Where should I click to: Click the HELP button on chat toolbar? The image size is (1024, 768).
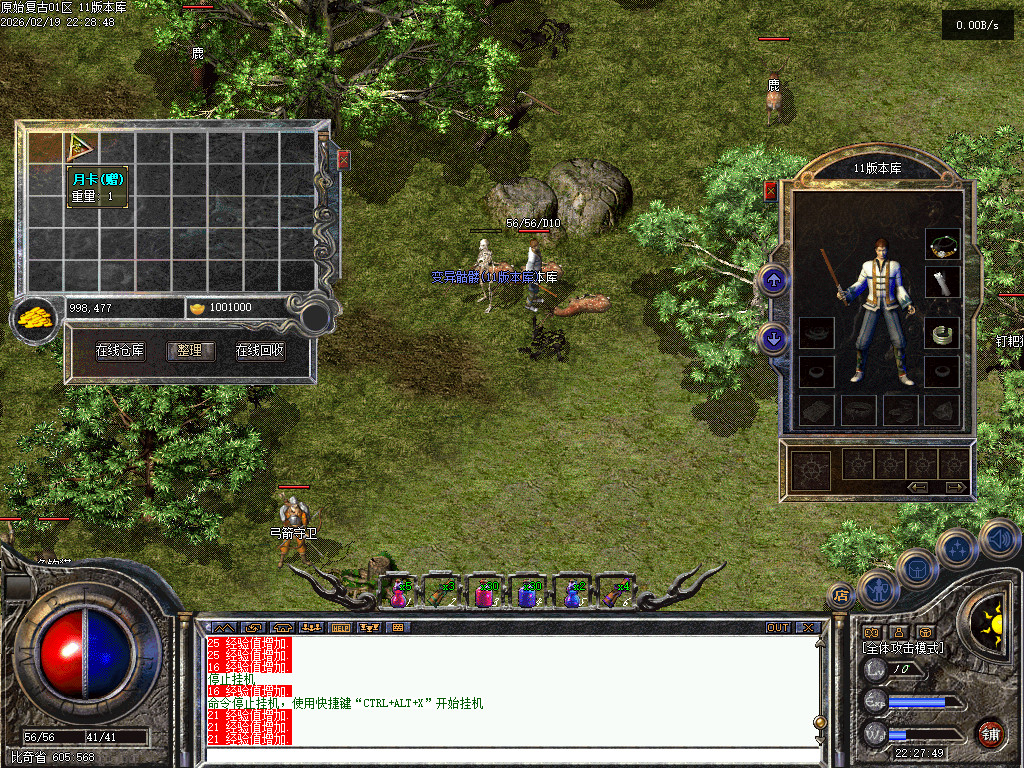(340, 628)
